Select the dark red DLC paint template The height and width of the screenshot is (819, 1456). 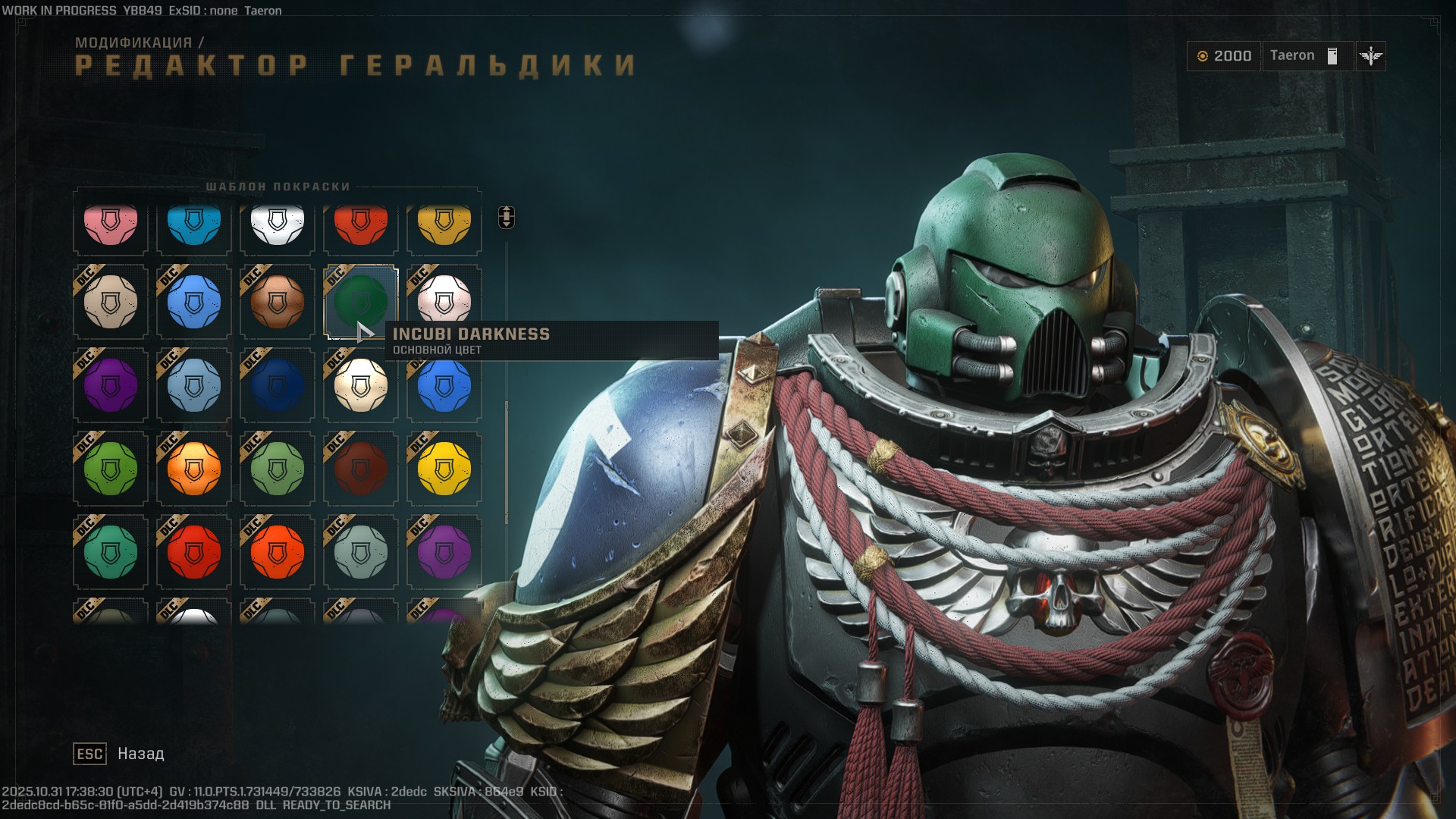click(360, 469)
